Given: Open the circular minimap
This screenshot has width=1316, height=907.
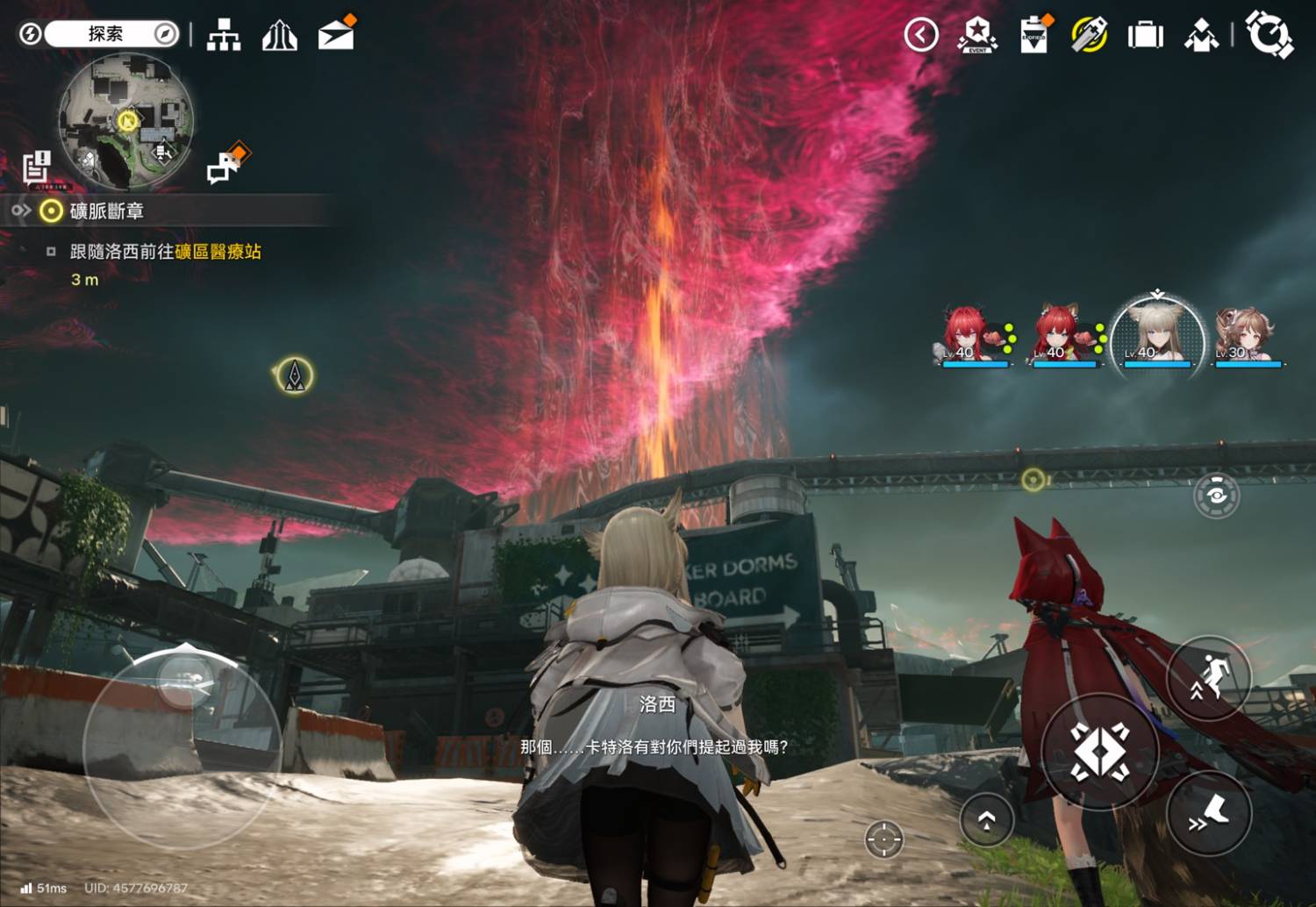Looking at the screenshot, I should coord(125,121).
